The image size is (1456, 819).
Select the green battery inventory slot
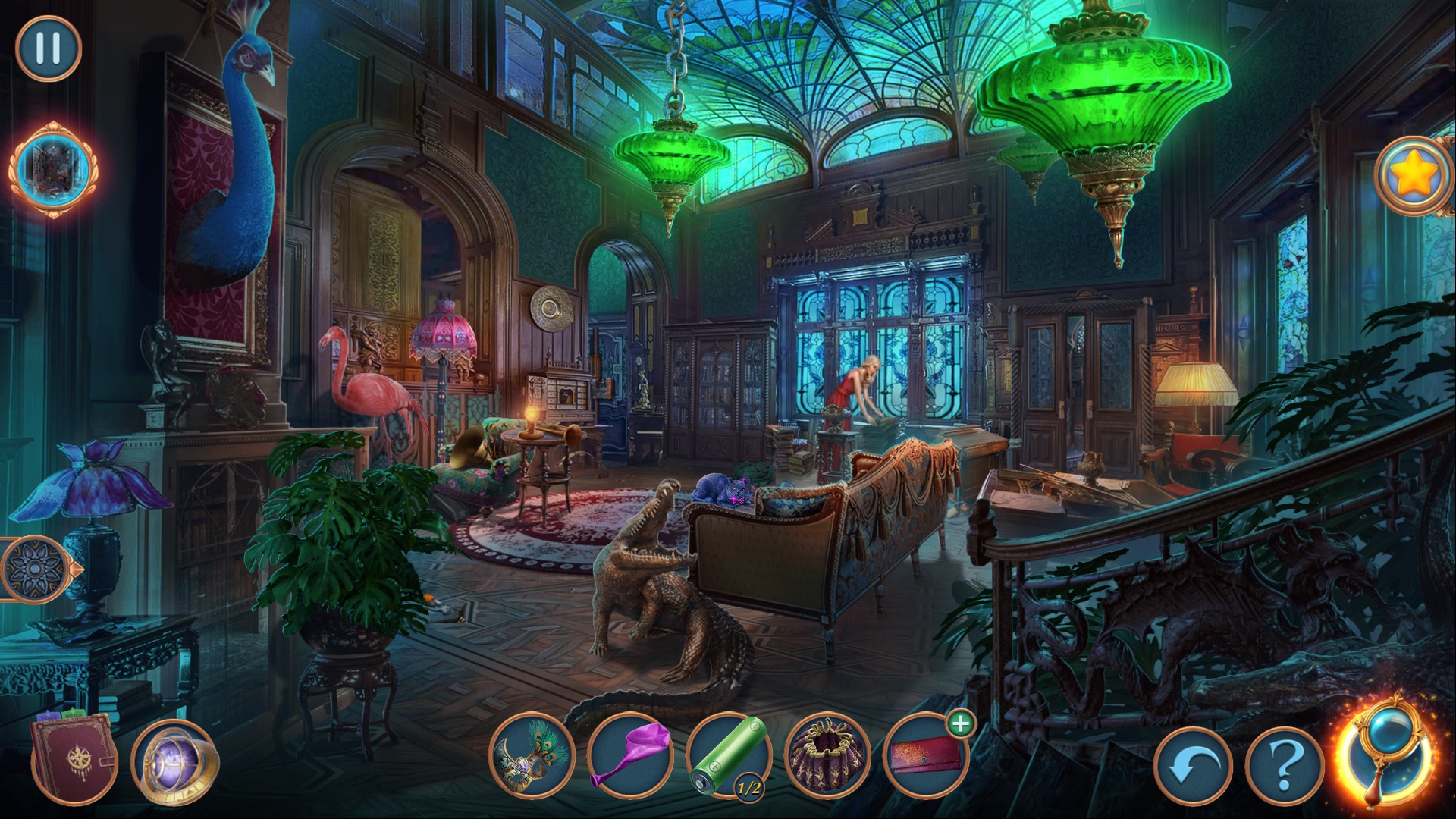[x=729, y=755]
